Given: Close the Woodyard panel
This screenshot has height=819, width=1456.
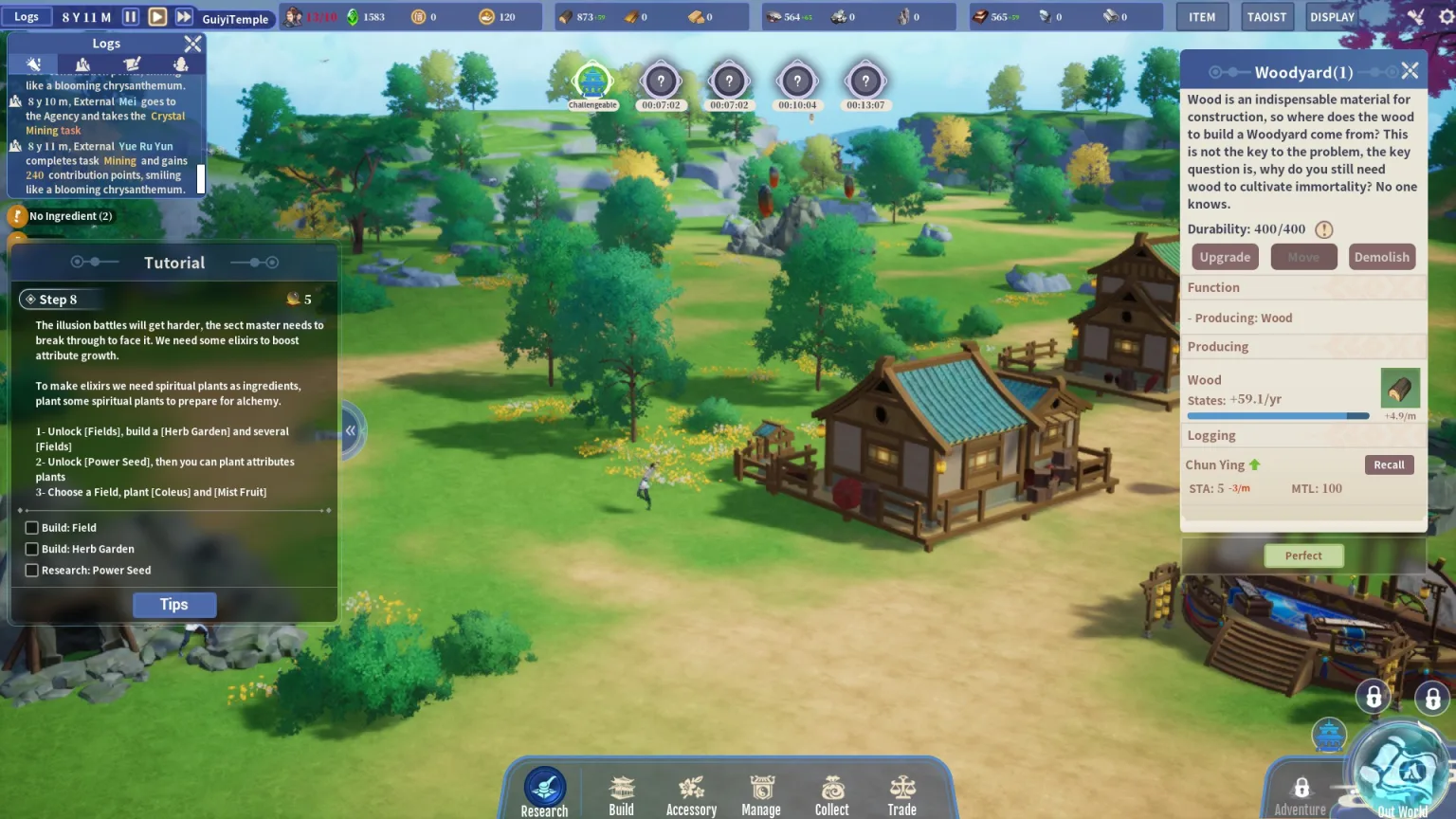Looking at the screenshot, I should [1410, 71].
